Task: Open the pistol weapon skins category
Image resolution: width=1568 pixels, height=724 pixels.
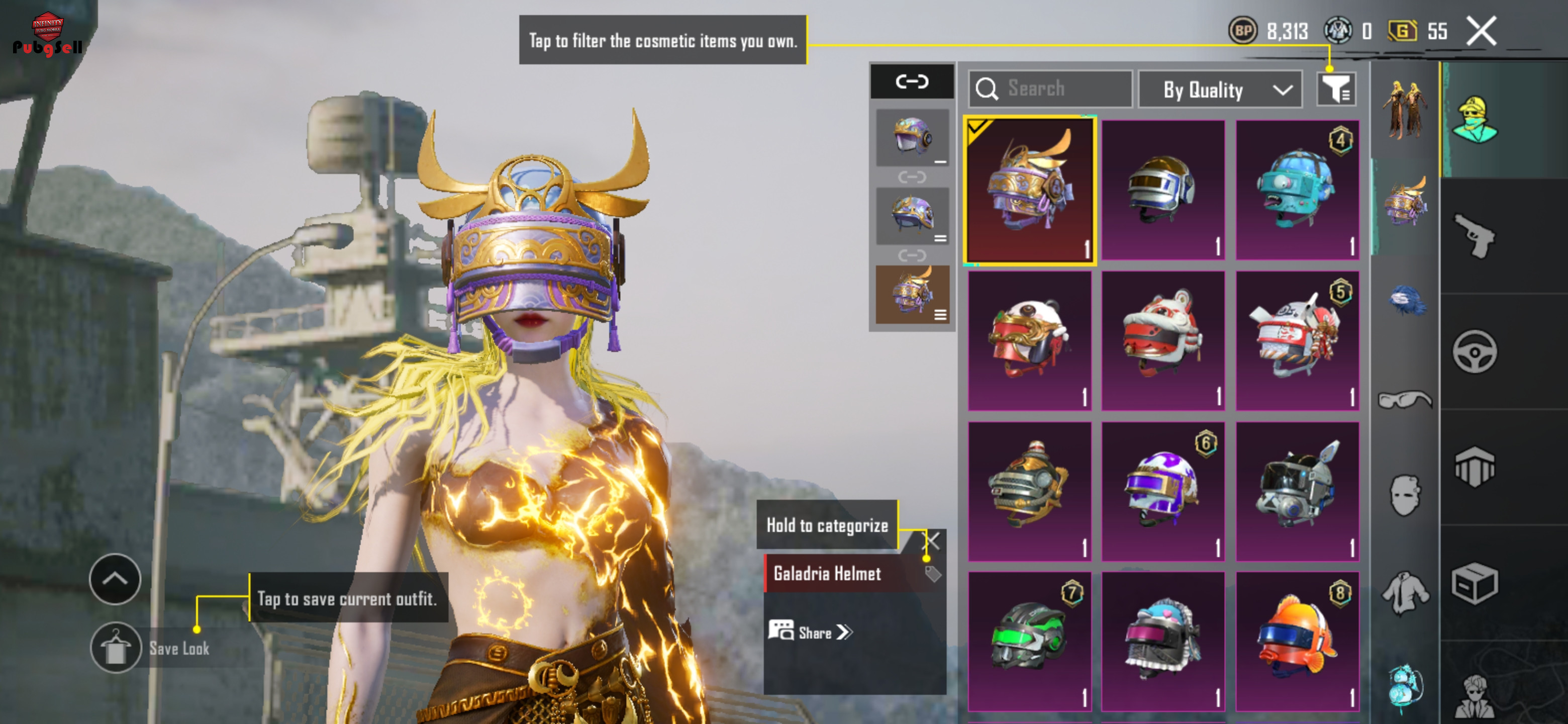Action: click(1474, 235)
